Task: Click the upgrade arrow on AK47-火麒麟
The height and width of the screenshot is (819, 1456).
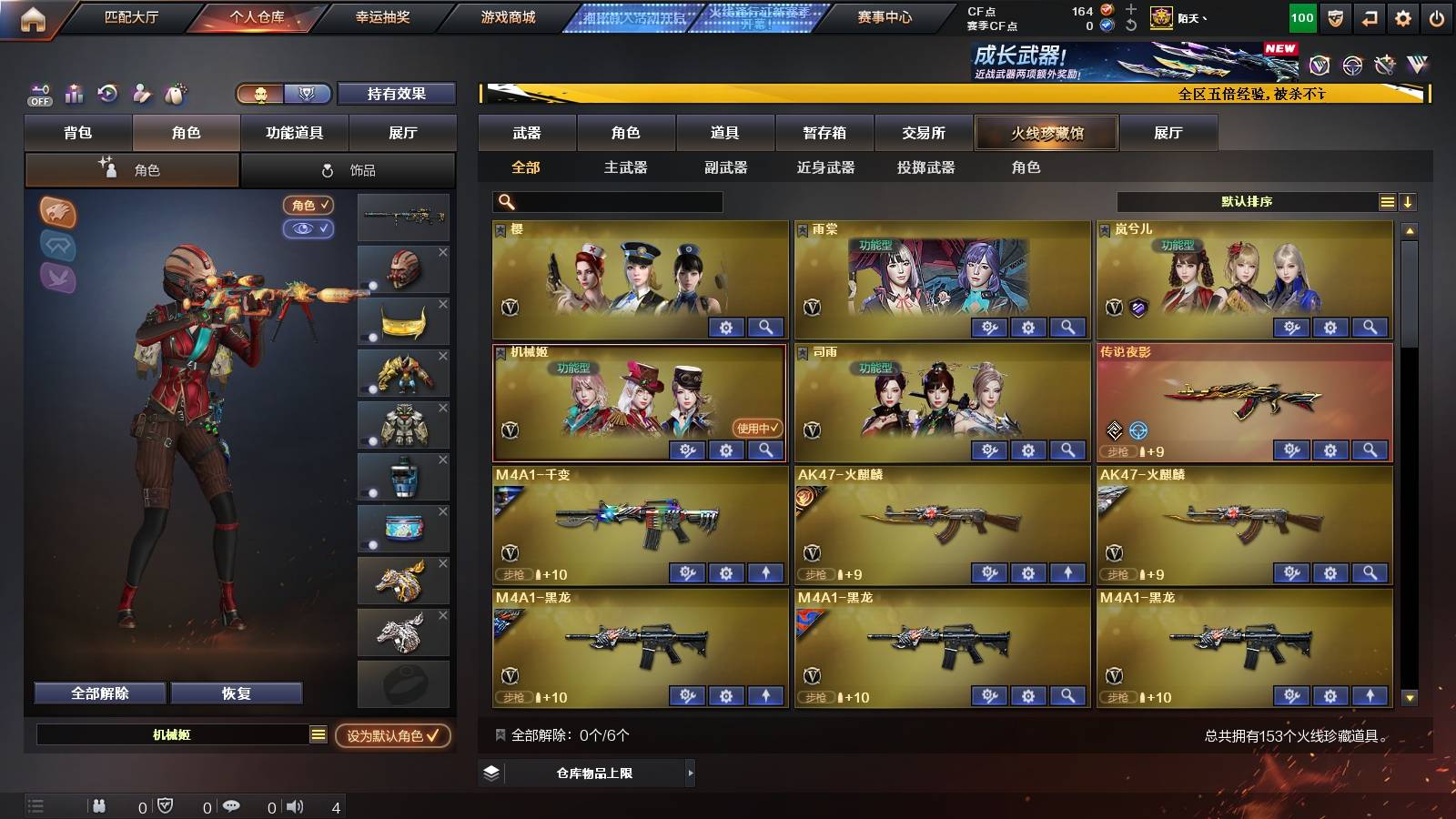Action: pyautogui.click(x=1067, y=573)
